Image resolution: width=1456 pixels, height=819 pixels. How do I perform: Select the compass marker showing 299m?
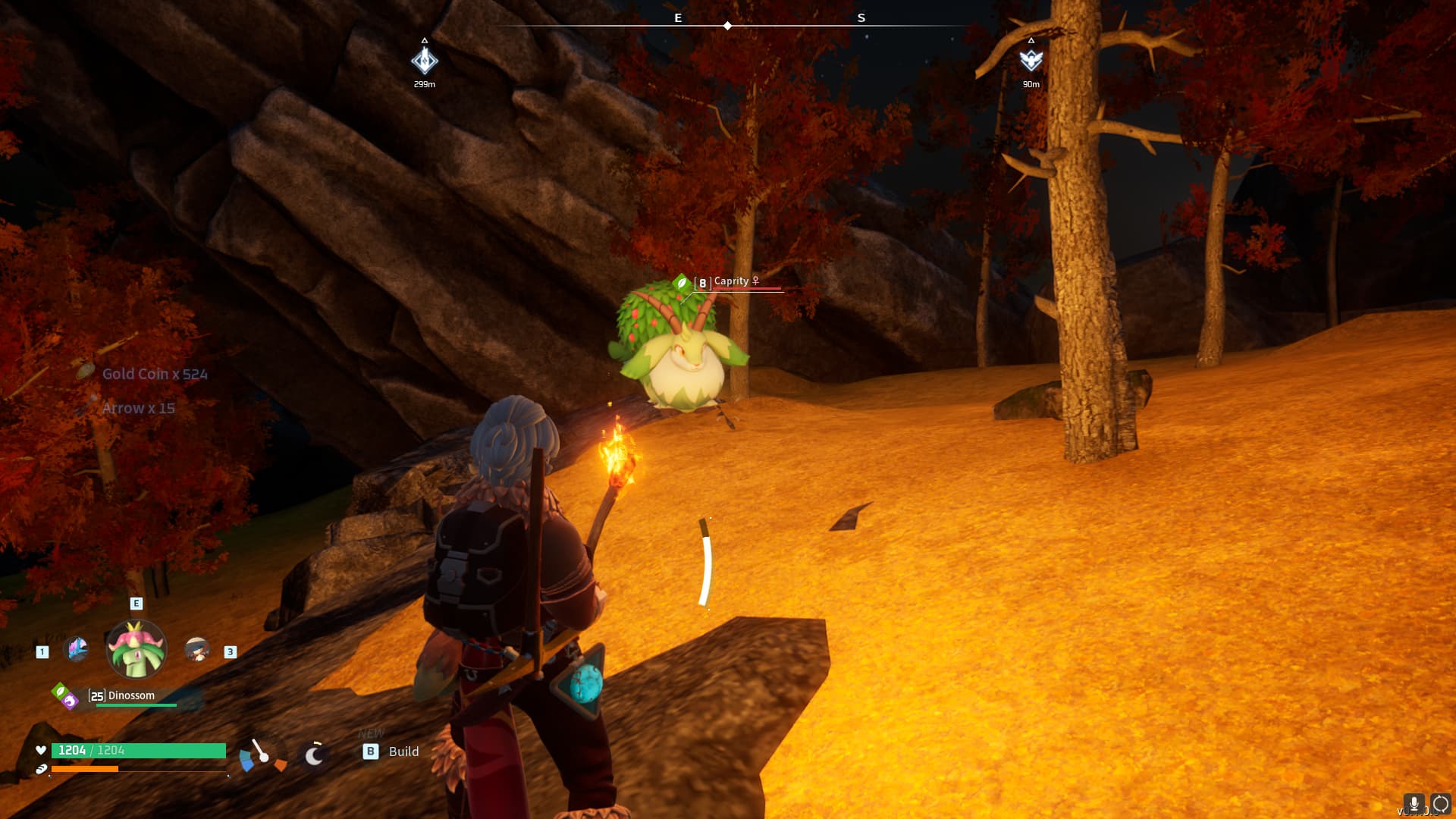coord(425,61)
